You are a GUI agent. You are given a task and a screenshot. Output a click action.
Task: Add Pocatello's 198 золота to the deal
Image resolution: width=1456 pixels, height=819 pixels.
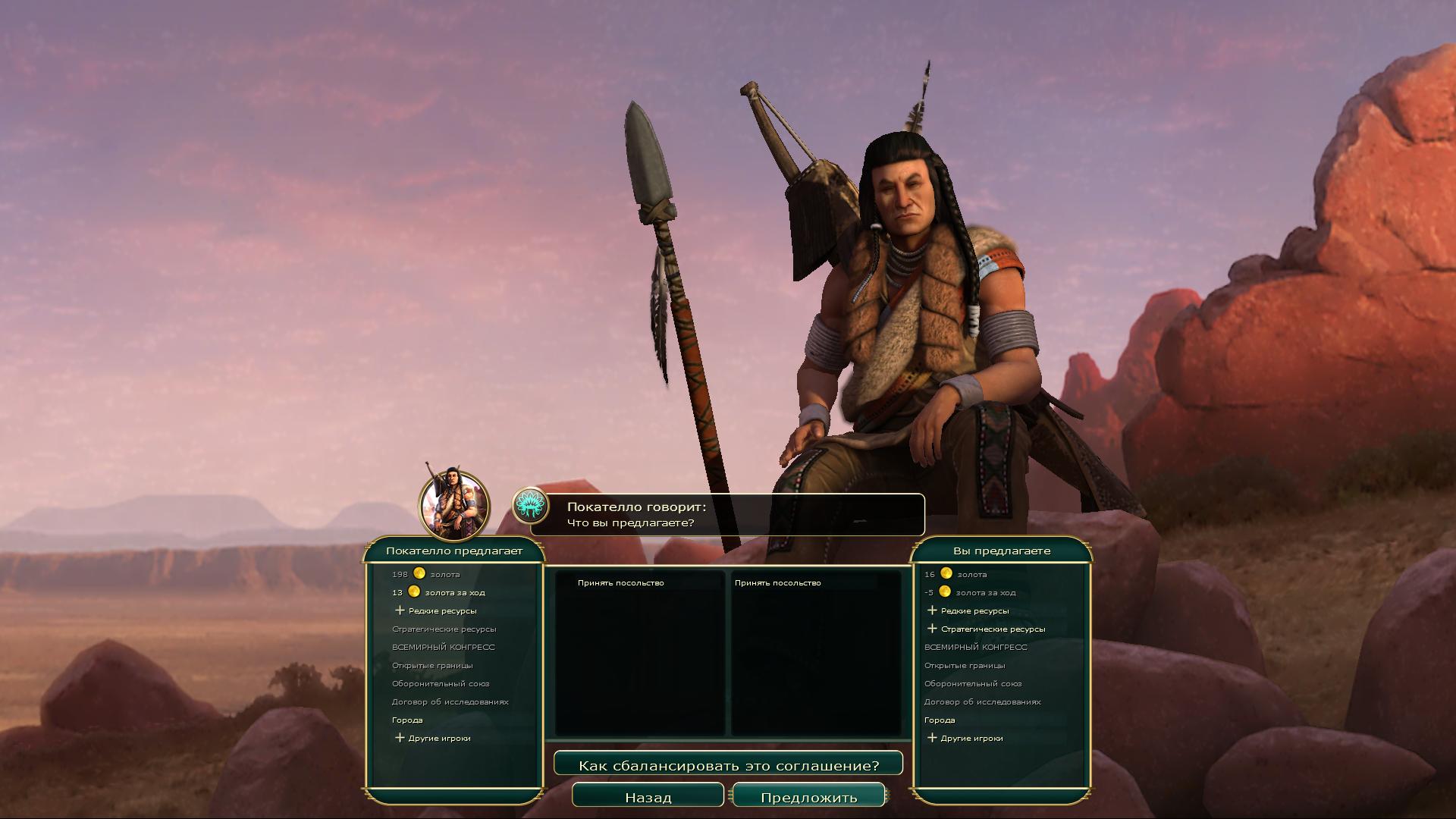[x=426, y=574]
